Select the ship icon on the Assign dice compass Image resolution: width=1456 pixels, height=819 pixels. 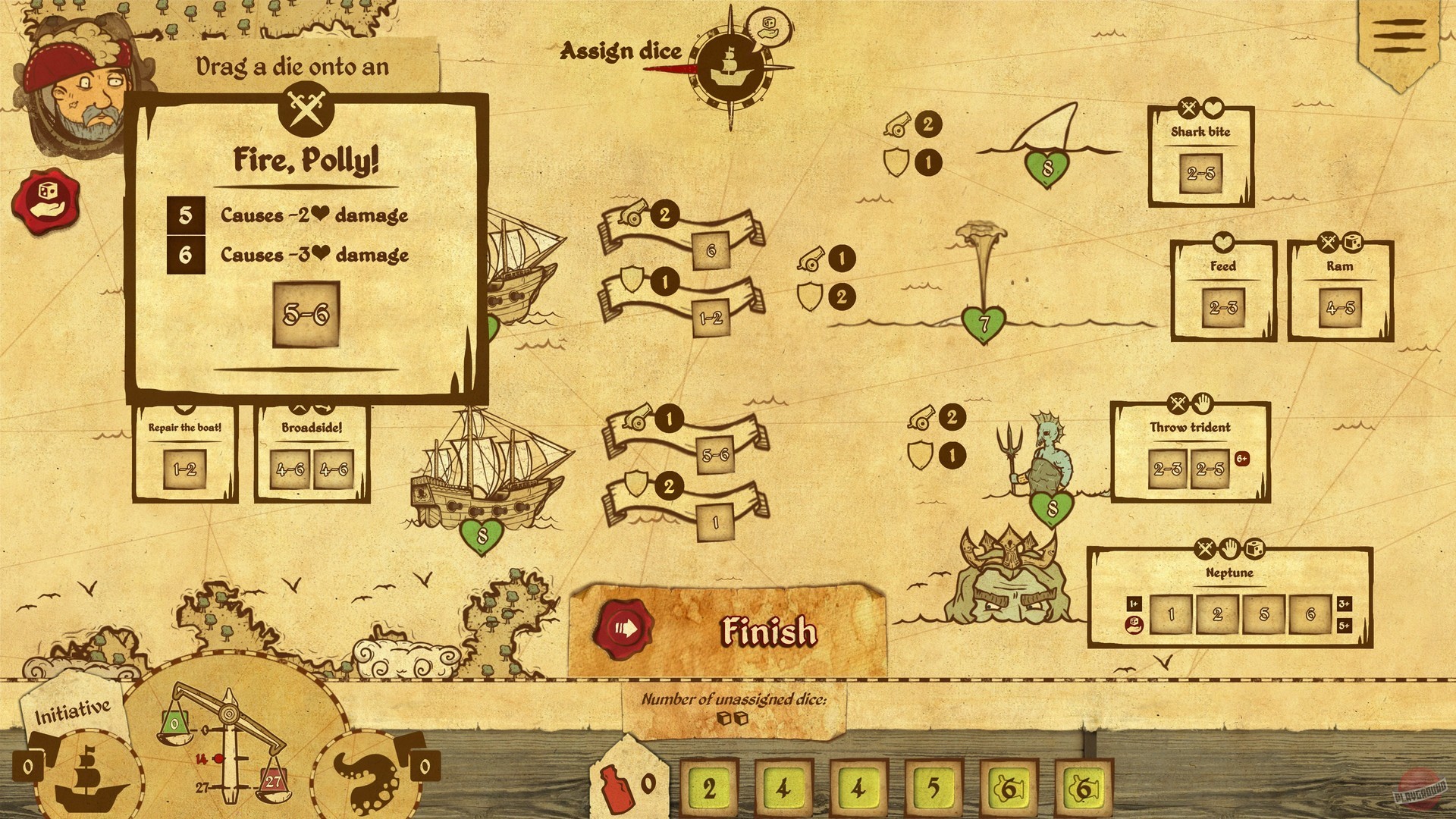coord(732,67)
